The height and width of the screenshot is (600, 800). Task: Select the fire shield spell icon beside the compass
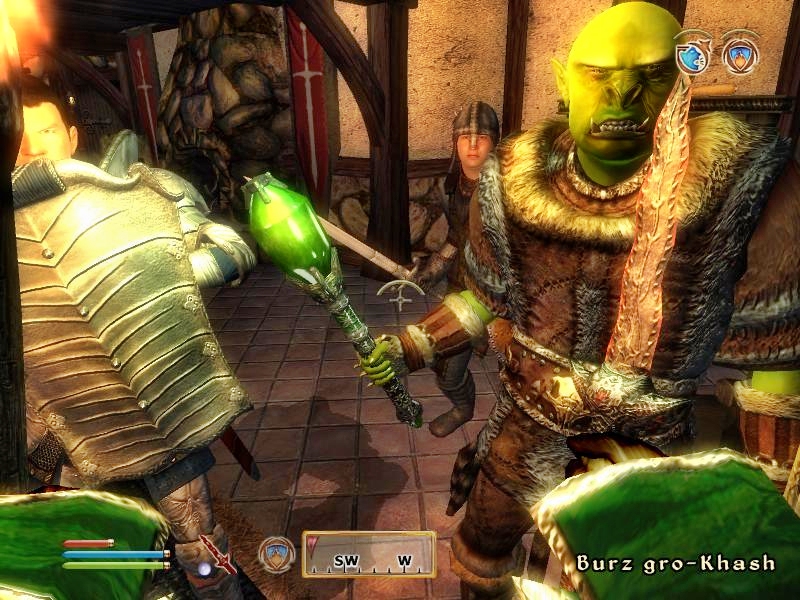click(277, 553)
